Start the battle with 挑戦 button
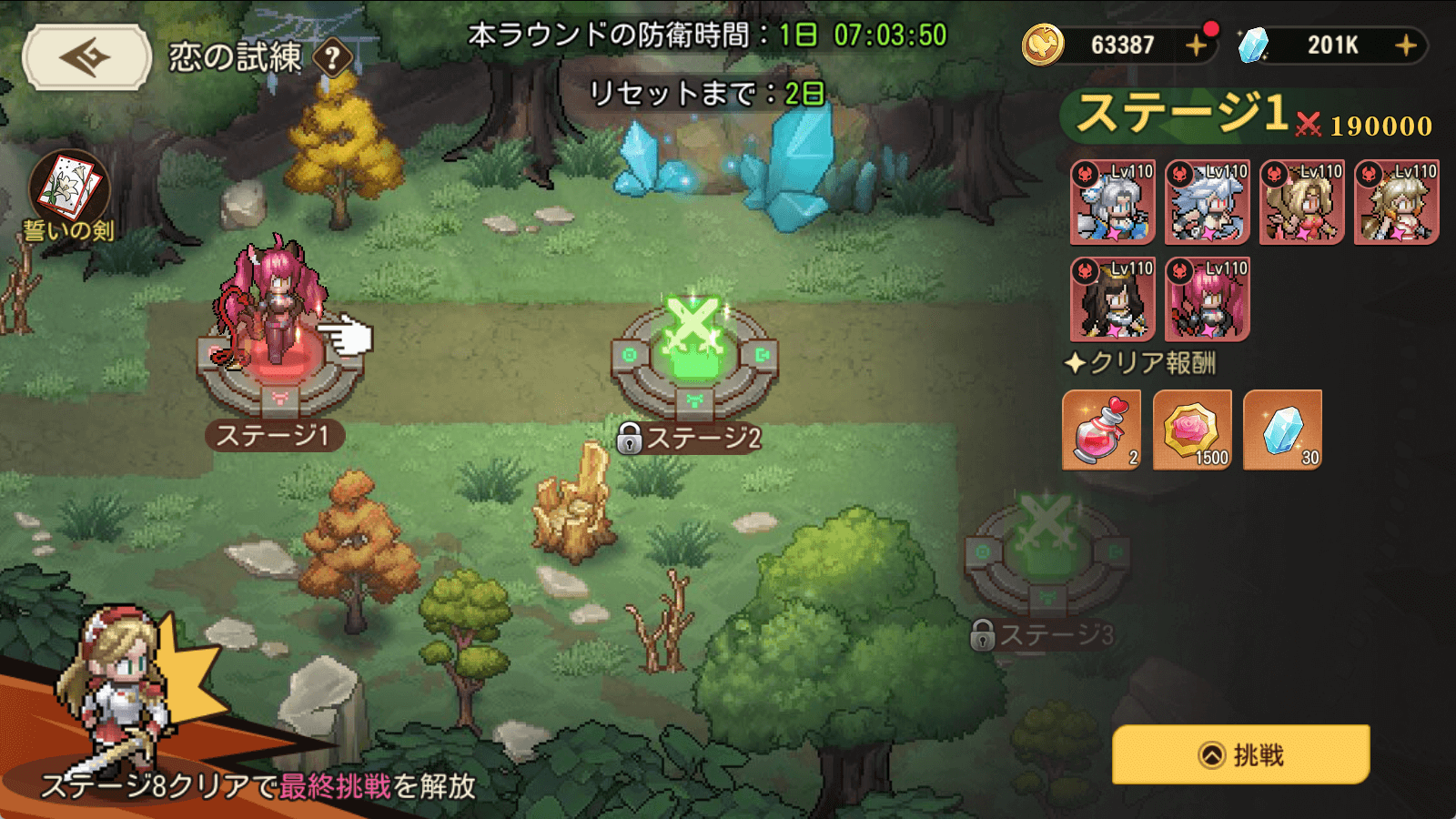This screenshot has height=819, width=1456. (x=1240, y=754)
